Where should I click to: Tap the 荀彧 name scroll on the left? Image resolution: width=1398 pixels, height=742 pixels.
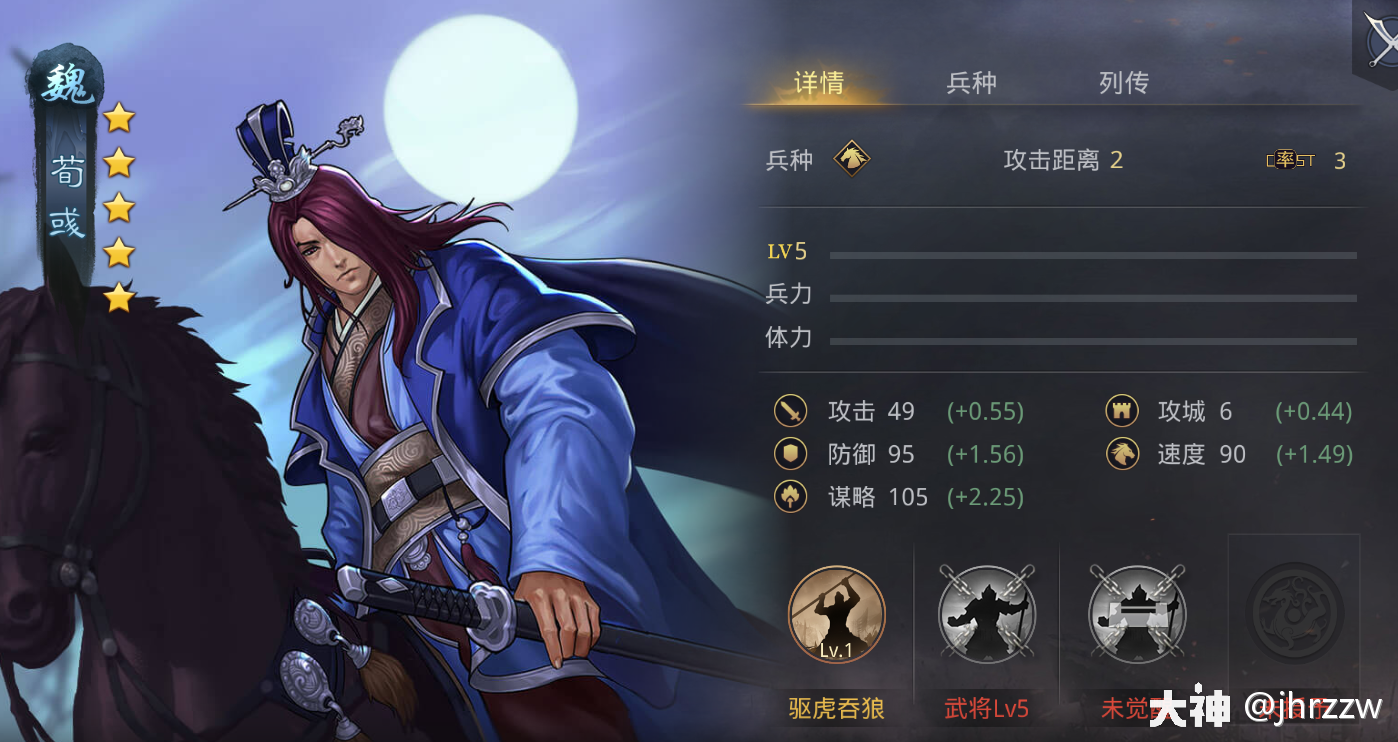63,190
